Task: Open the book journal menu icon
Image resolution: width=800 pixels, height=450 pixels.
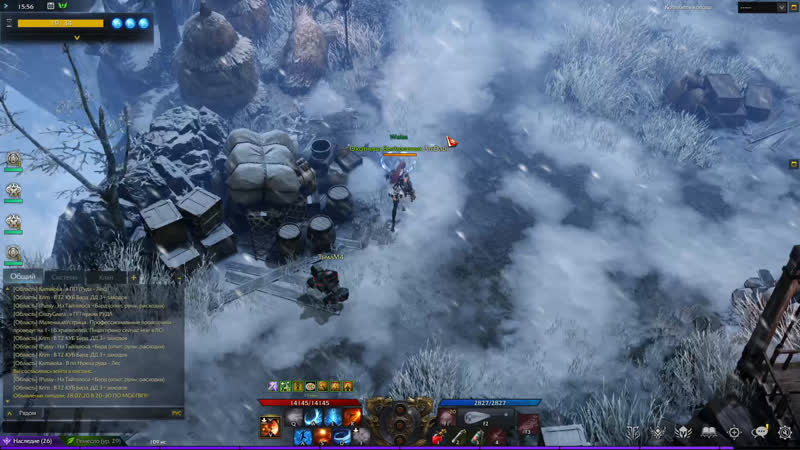Action: tap(708, 431)
